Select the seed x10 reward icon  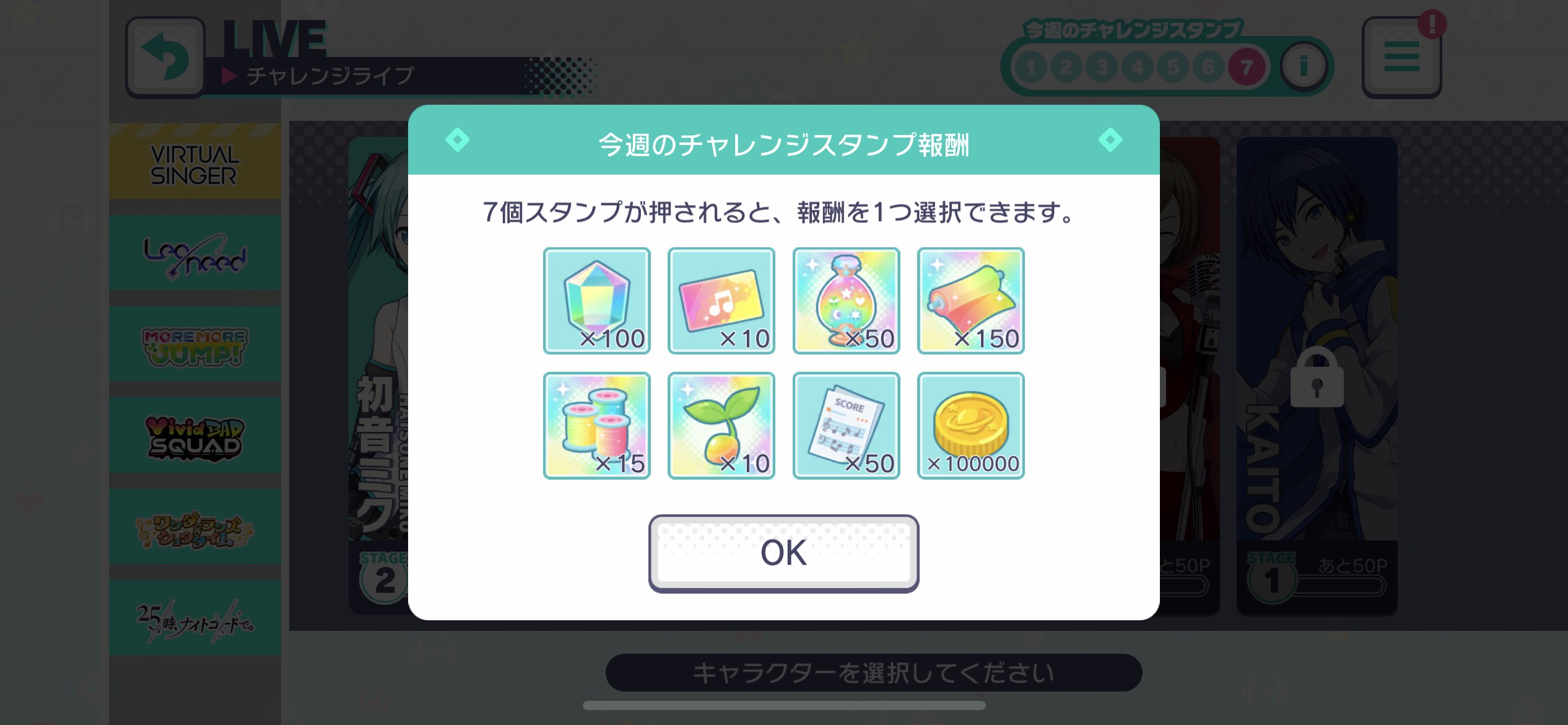[721, 425]
